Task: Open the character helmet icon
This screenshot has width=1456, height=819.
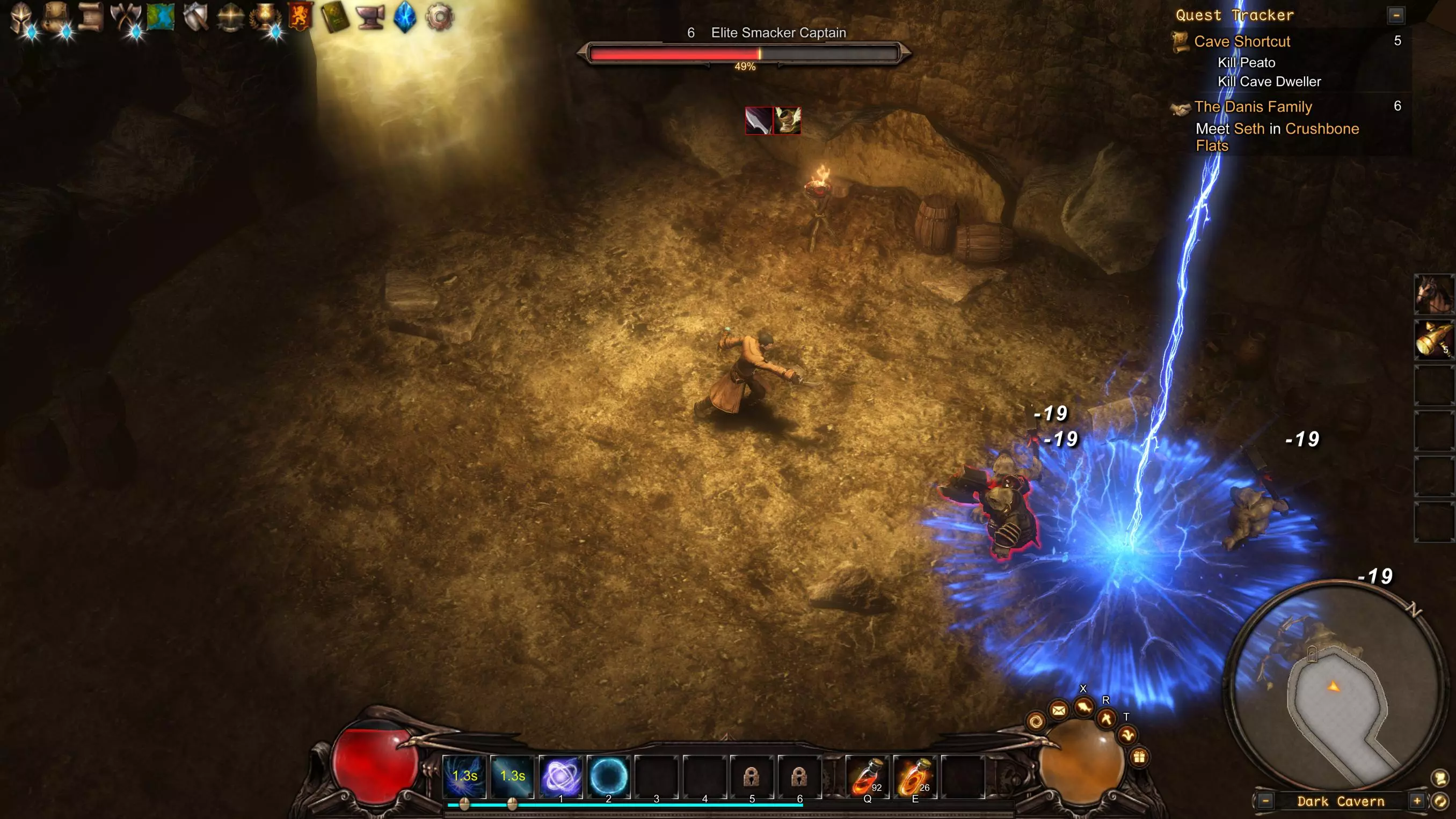Action: pos(23,17)
